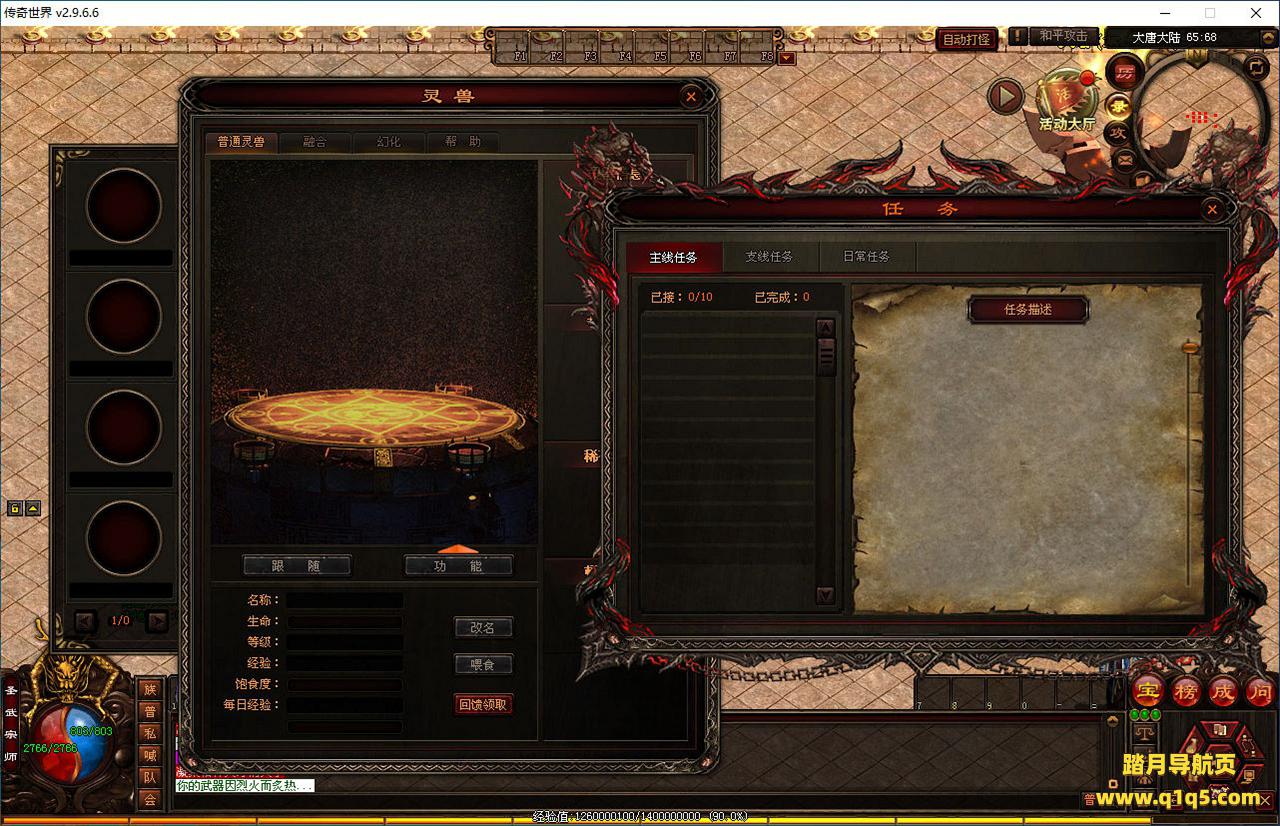Open the 幻化 transformation tab

point(388,142)
